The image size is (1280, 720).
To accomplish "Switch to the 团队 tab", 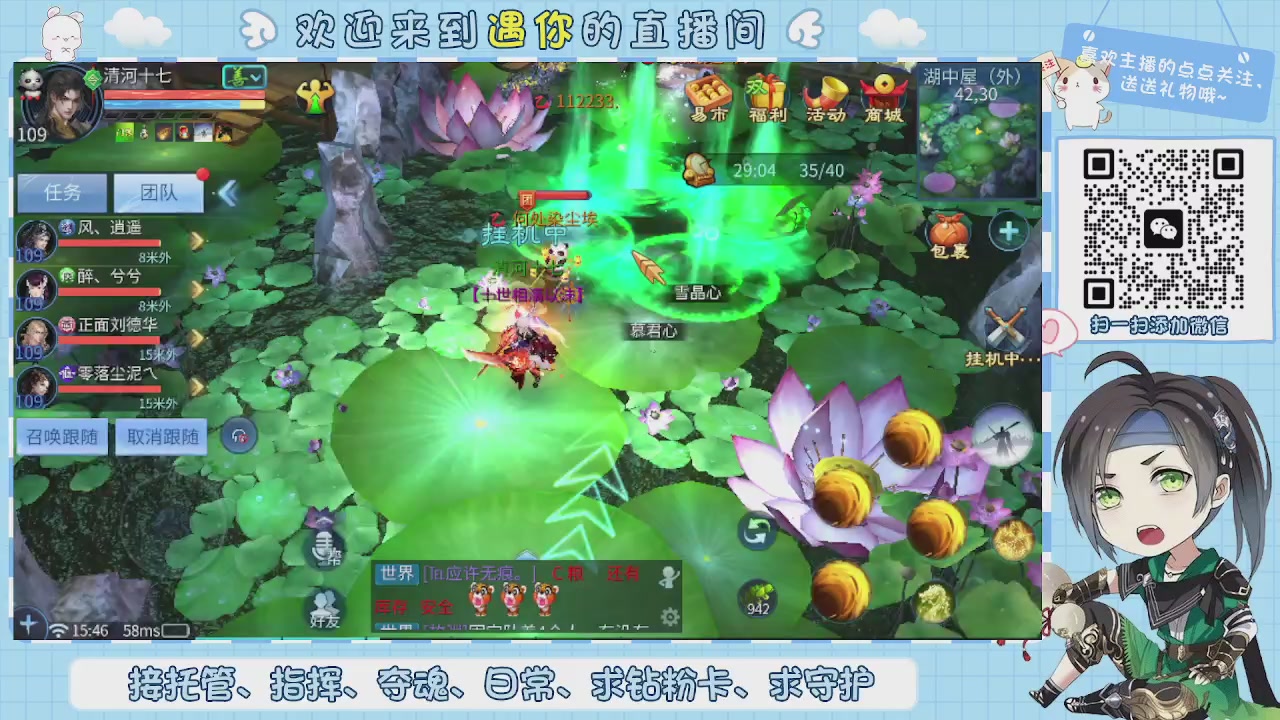I will (x=158, y=192).
